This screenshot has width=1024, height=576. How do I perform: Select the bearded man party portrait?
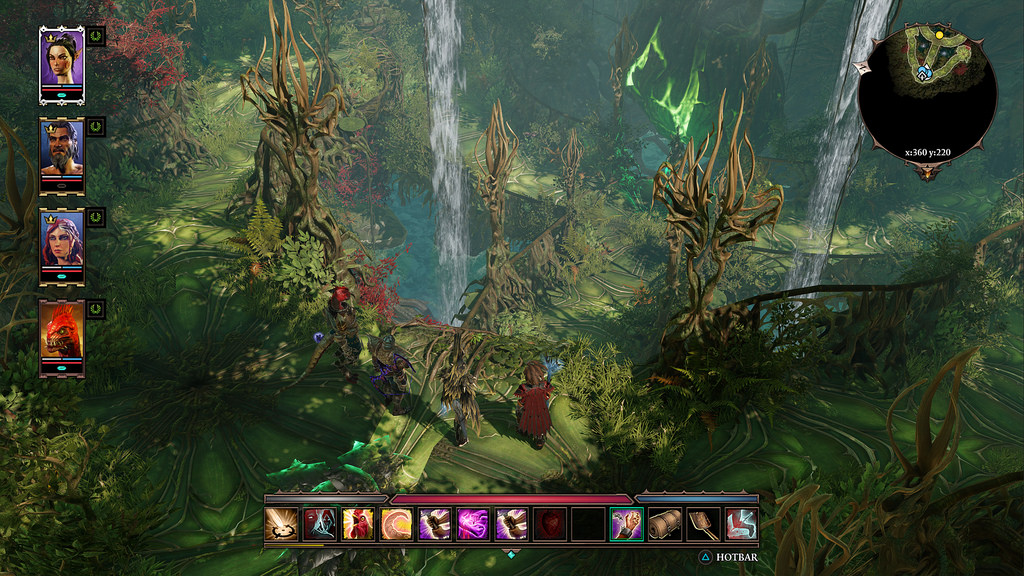61,152
